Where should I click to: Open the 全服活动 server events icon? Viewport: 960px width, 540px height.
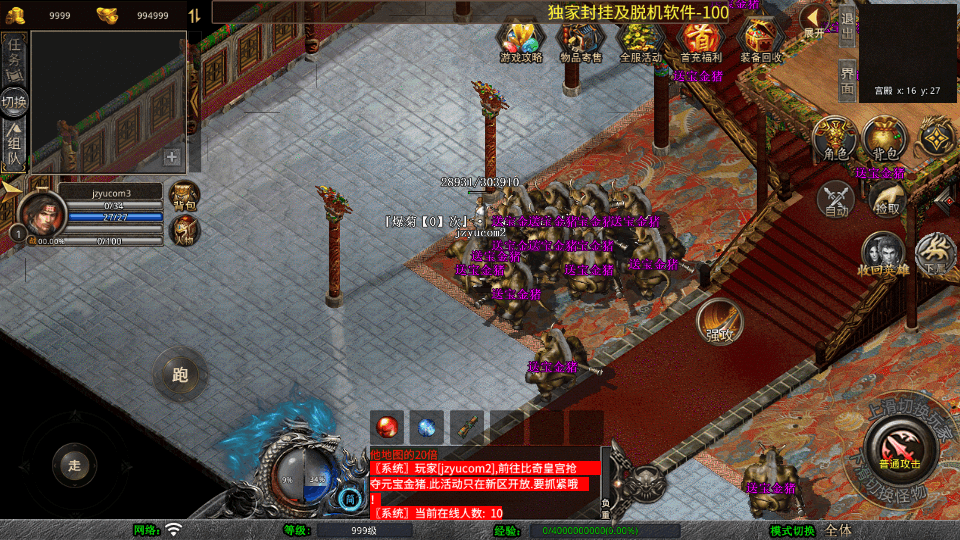point(640,41)
